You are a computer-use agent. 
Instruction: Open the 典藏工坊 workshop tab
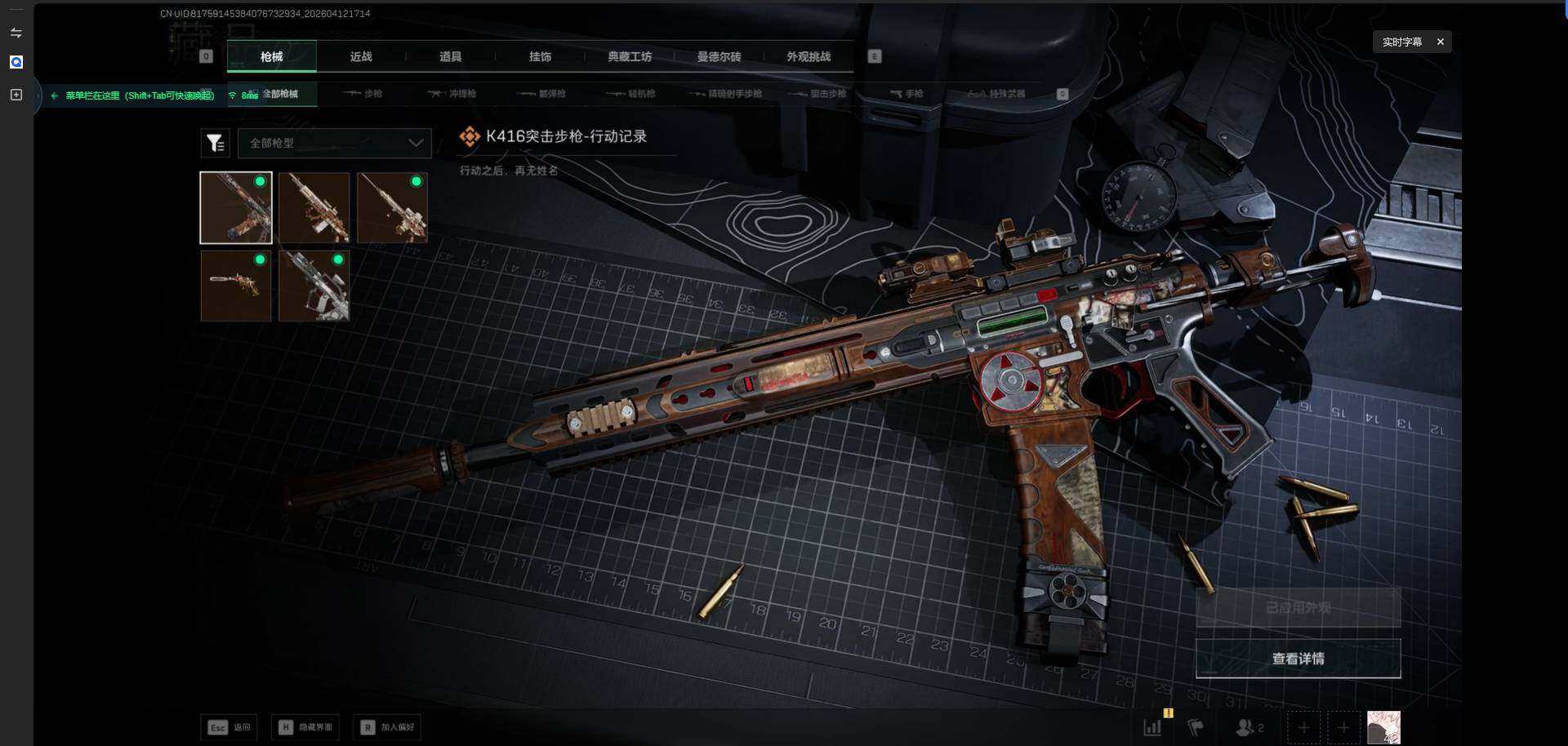point(630,57)
